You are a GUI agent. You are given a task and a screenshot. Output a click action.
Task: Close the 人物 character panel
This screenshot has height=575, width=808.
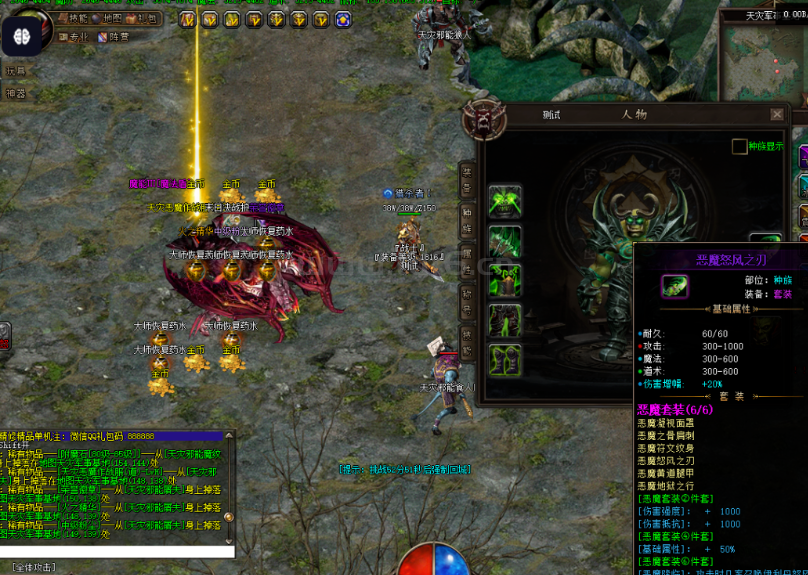[777, 114]
